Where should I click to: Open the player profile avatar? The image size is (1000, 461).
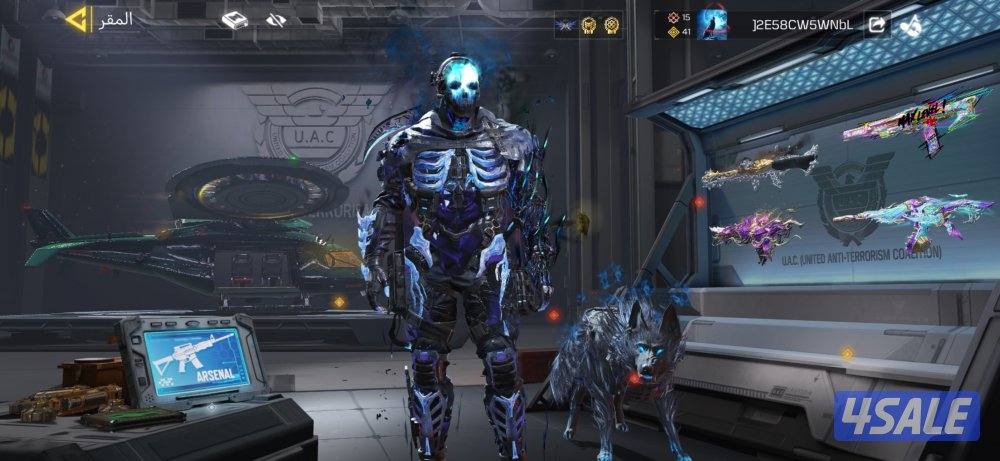[712, 24]
